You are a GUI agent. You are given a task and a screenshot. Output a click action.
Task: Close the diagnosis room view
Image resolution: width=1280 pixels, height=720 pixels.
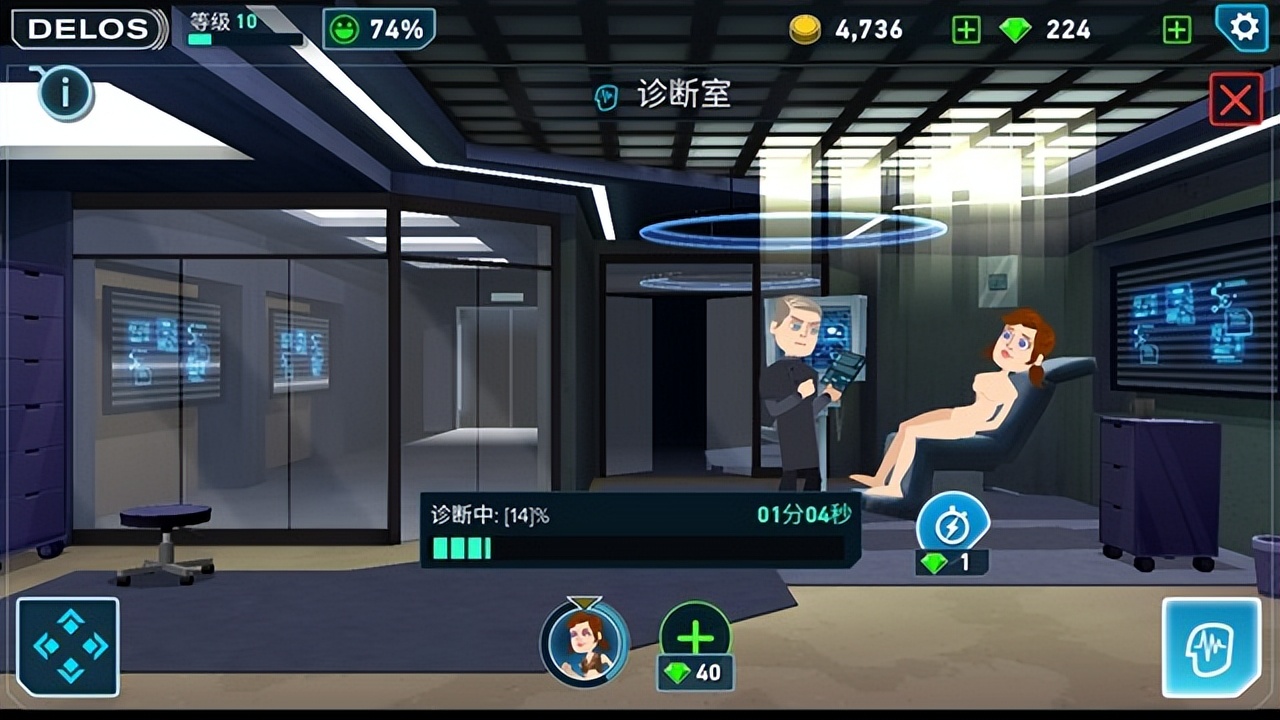click(1235, 100)
